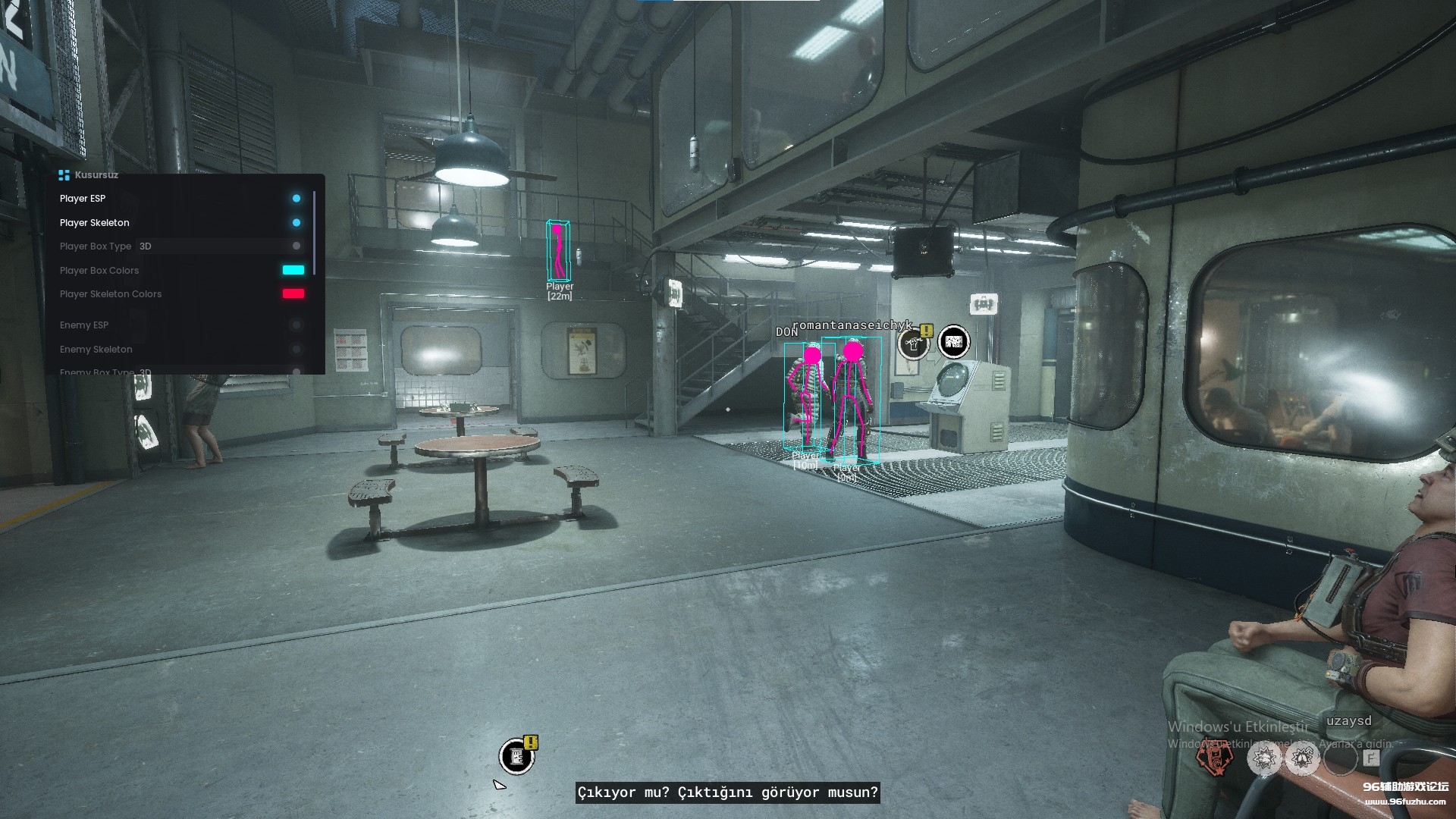Pick the cyan Player Box Colors swatch
1456x819 pixels.
tap(293, 271)
